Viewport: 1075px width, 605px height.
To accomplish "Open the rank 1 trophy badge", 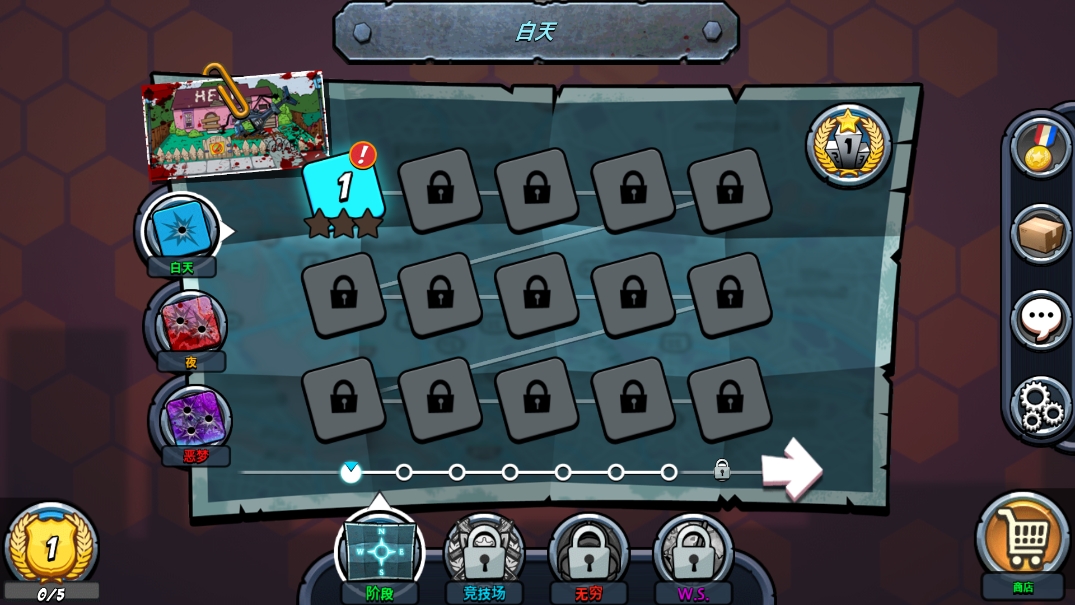I will [x=848, y=146].
